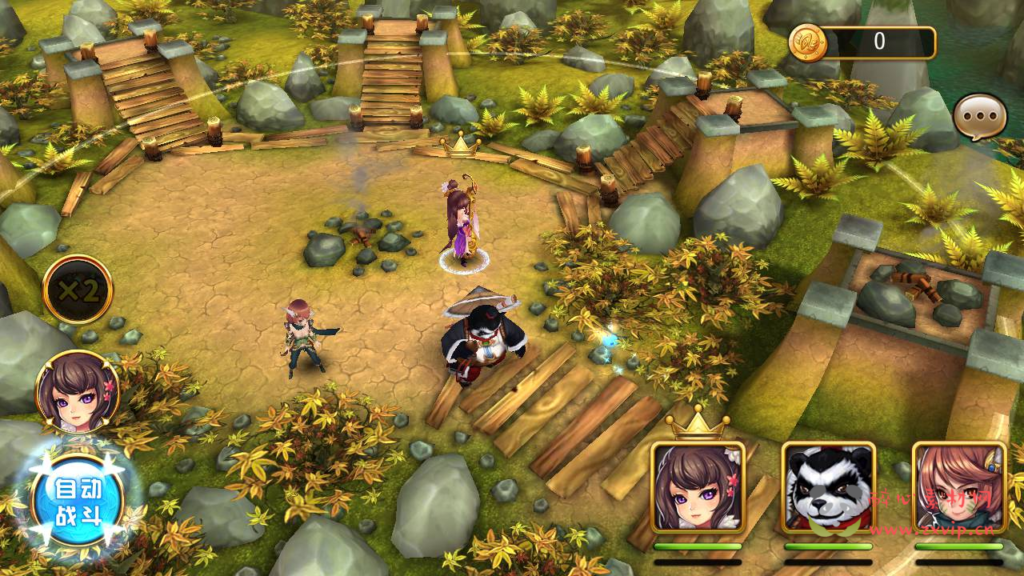Image resolution: width=1024 pixels, height=576 pixels.
Task: Select the panda hero card
Action: [x=828, y=487]
